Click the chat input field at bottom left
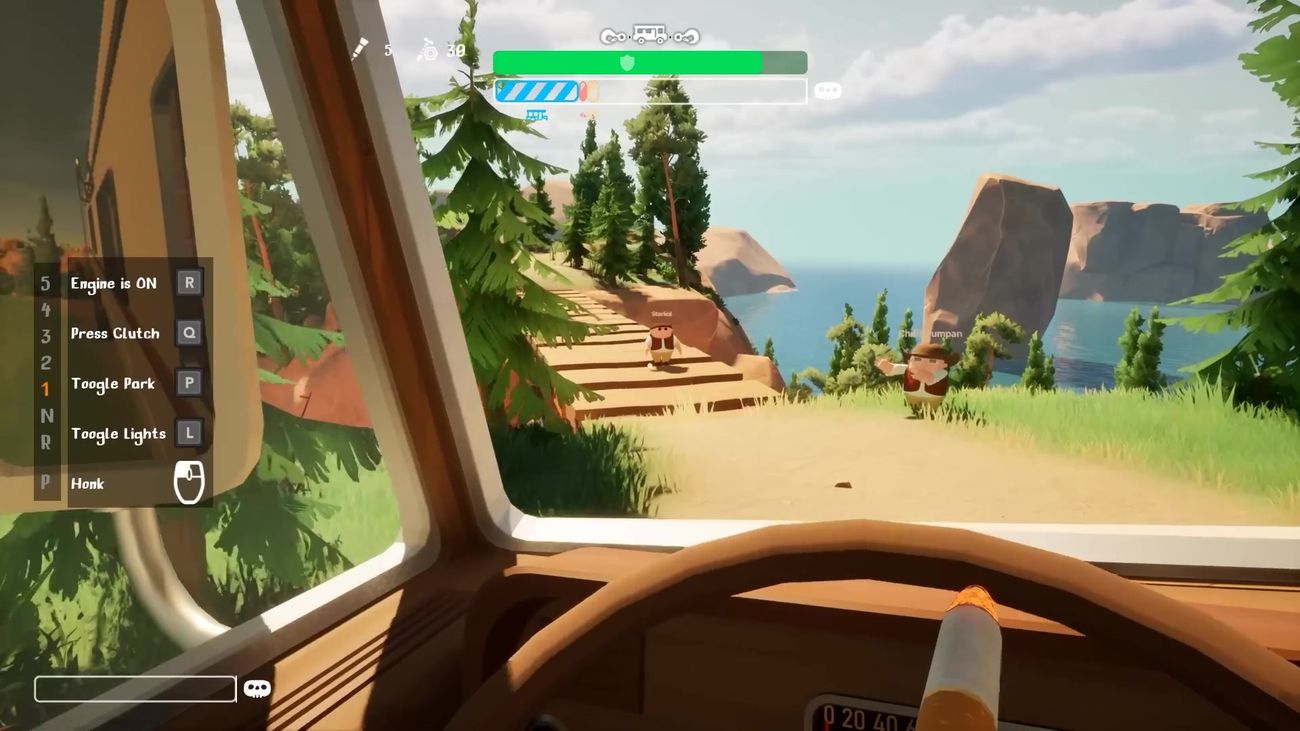Screen dimensions: 1300x731 (x=135, y=688)
